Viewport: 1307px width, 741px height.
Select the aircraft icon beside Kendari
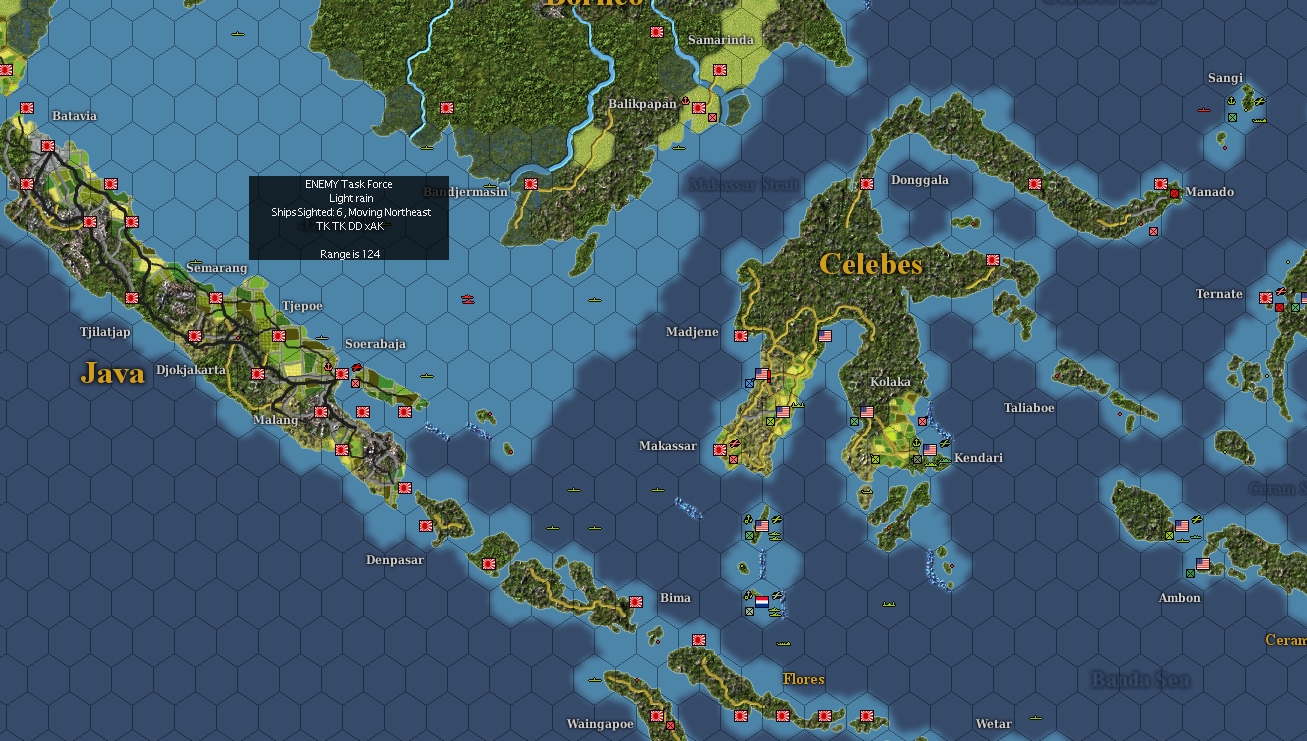click(x=945, y=444)
